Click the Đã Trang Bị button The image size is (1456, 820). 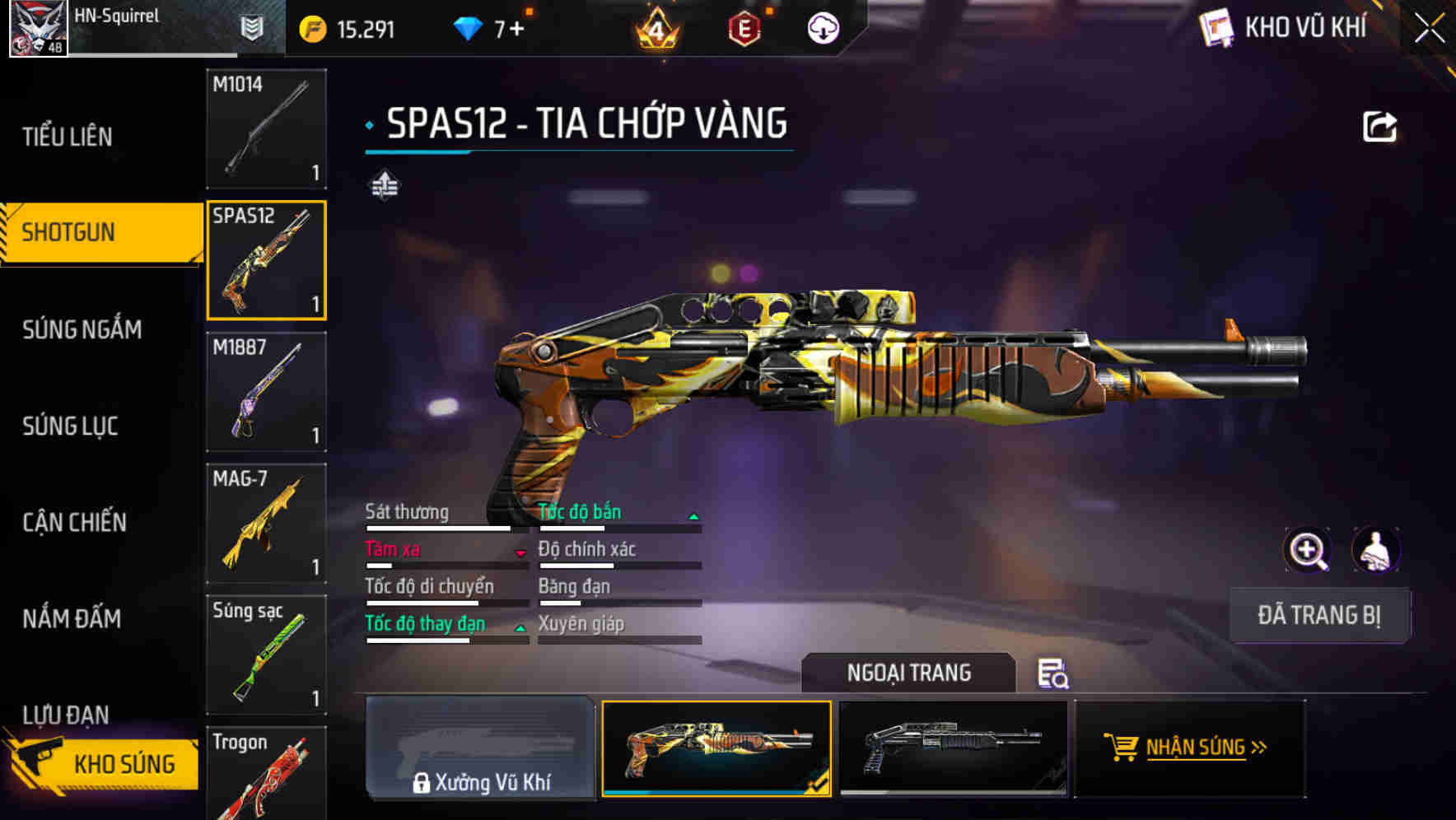1318,615
